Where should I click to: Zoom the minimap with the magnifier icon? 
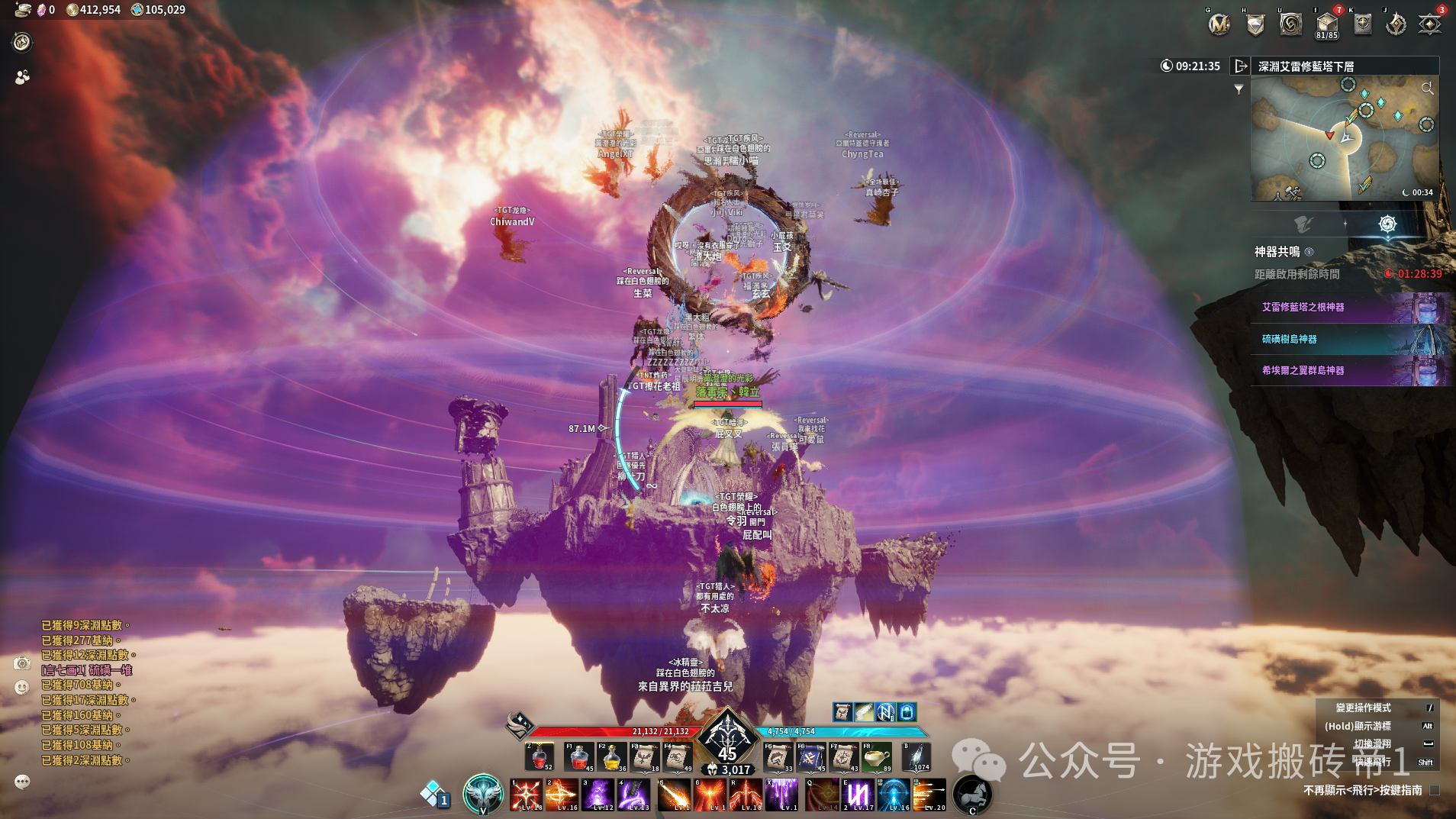[1427, 89]
